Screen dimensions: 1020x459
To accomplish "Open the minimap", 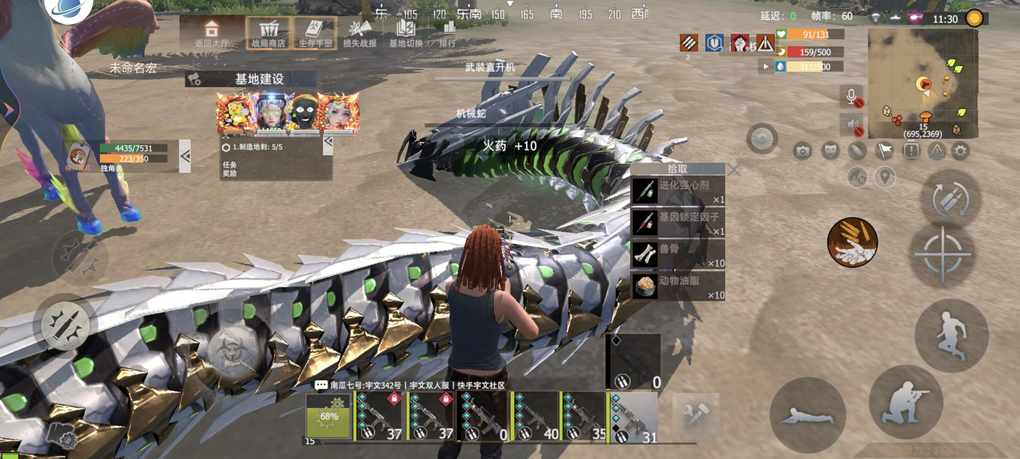I will (922, 81).
